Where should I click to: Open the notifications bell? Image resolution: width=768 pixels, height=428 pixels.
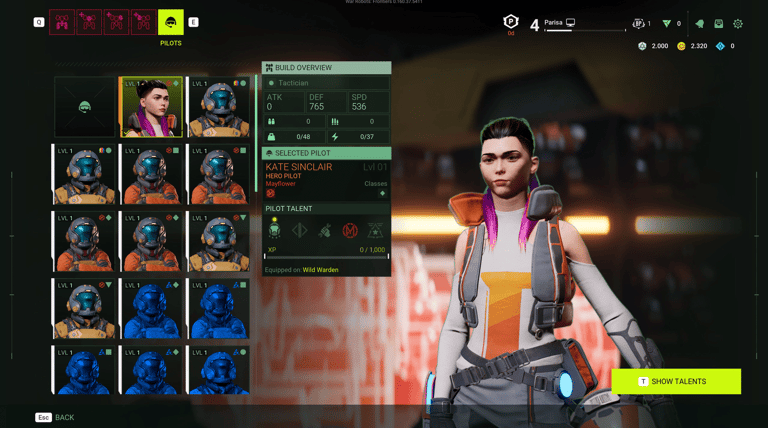coord(699,23)
